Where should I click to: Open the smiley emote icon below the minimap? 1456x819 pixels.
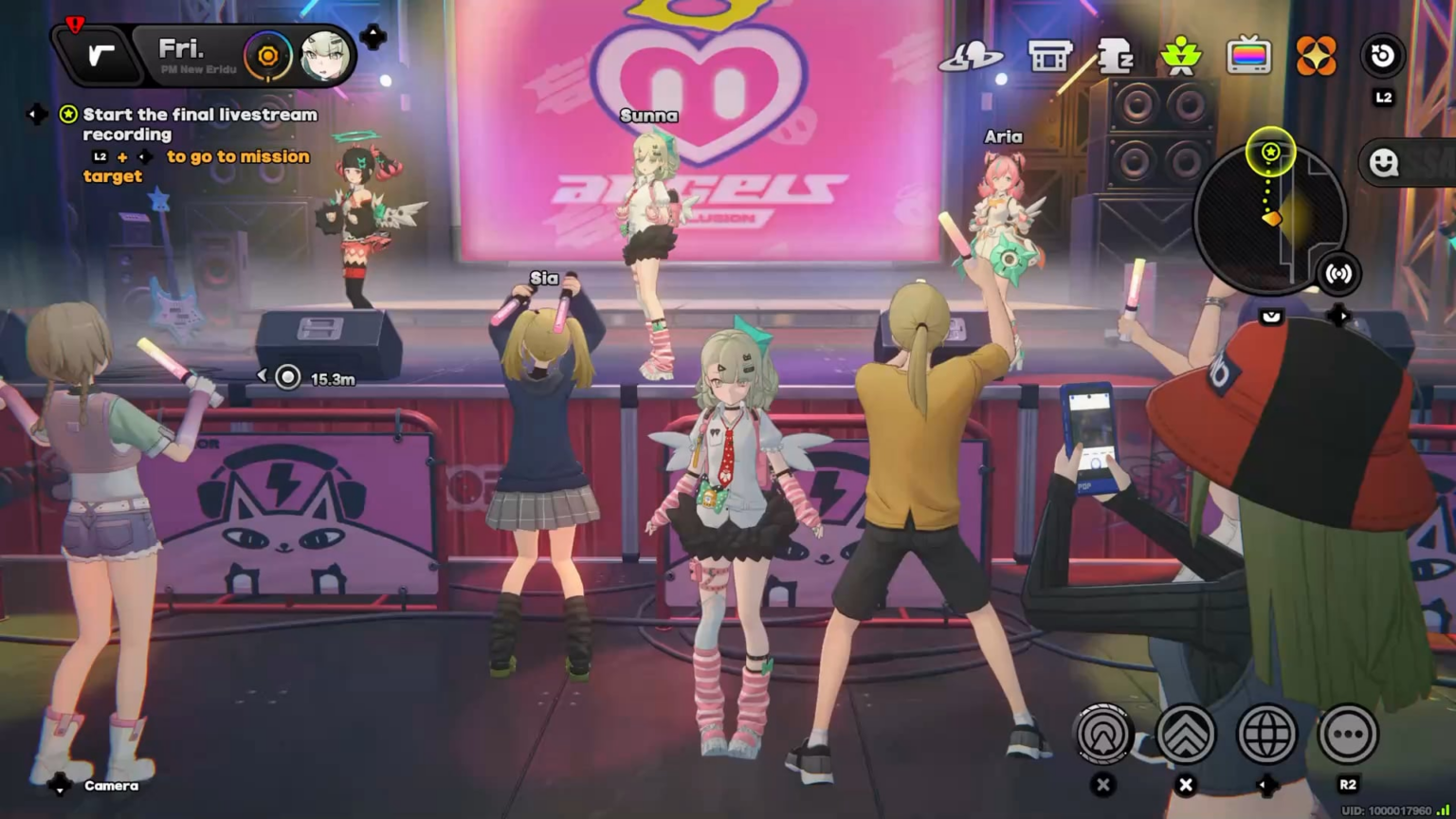(1384, 162)
